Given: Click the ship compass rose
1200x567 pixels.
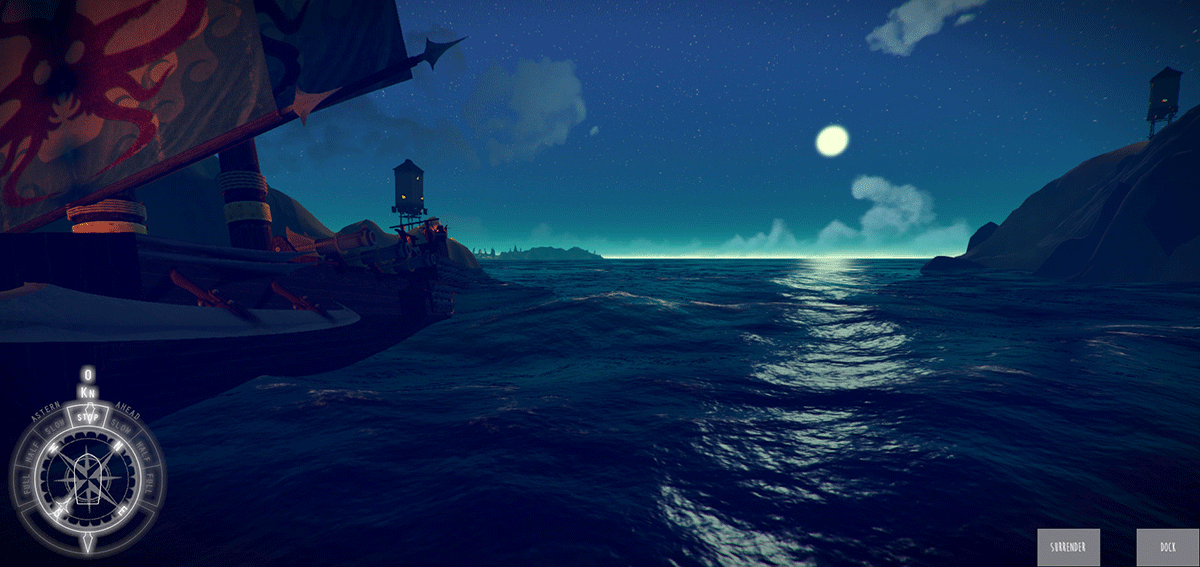Looking at the screenshot, I should tap(88, 481).
